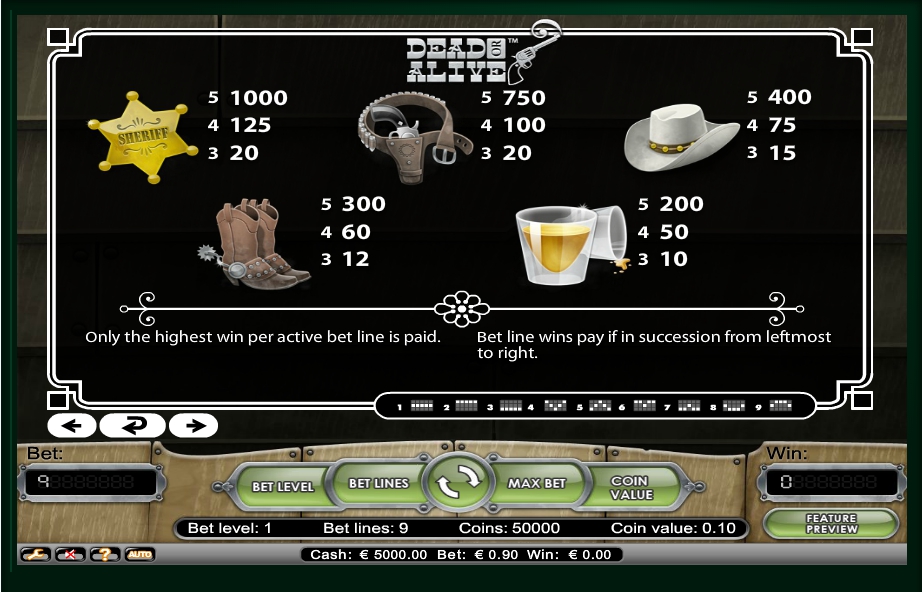Toggle sound with the red-crossed speaker icon
The height and width of the screenshot is (592, 922).
pos(69,554)
